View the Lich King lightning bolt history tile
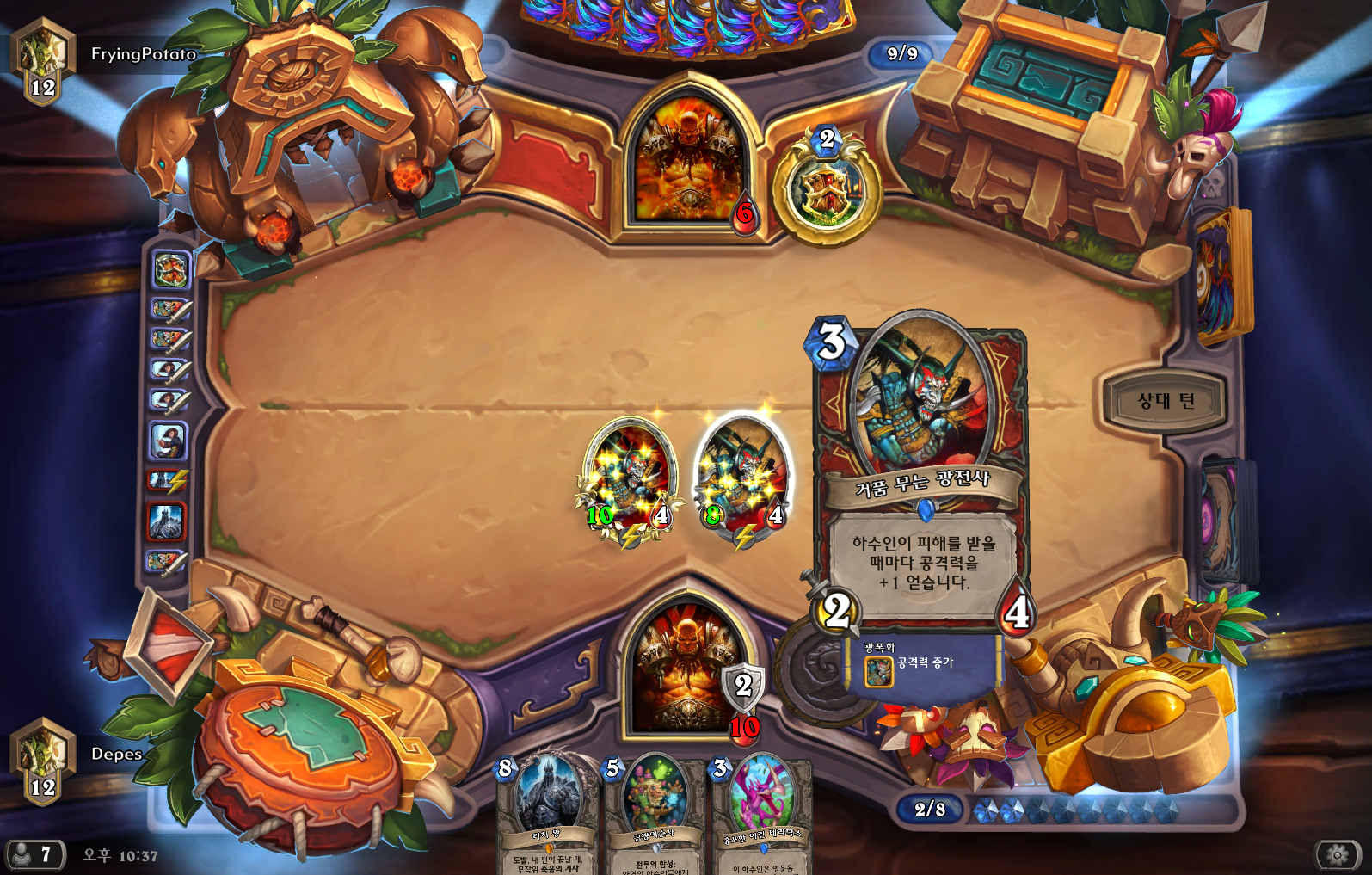 [x=167, y=481]
